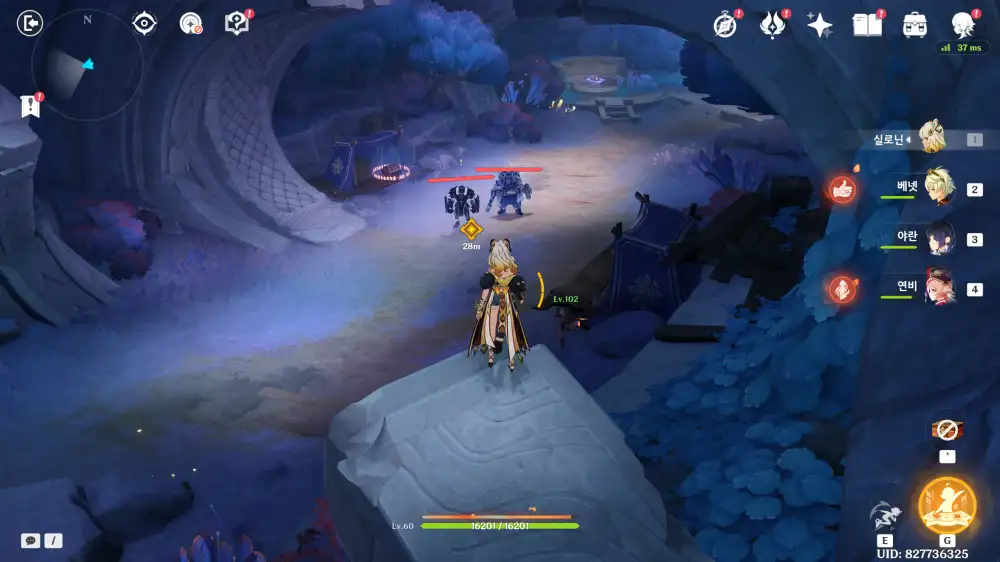
Task: Open the adventurer handbook book icon
Action: tap(867, 25)
